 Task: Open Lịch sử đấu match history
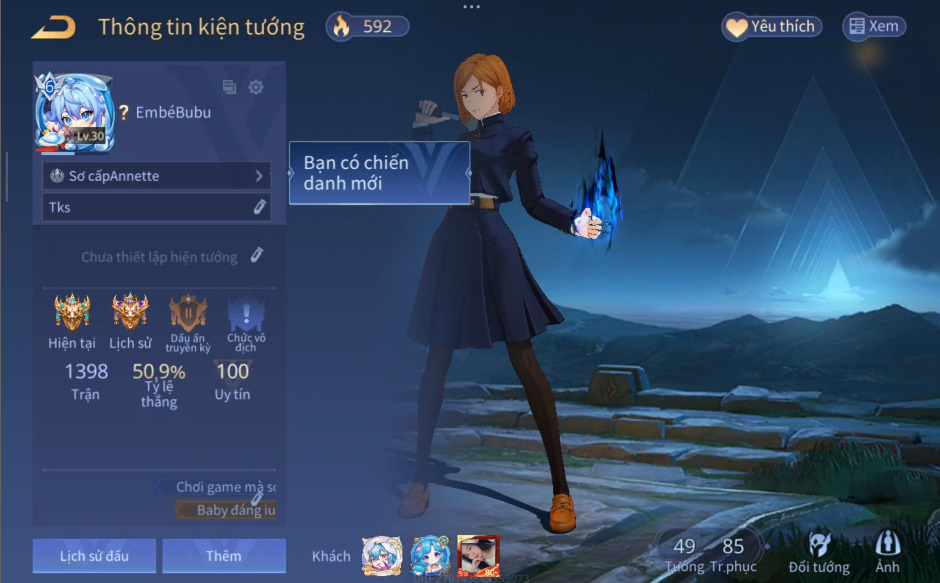(94, 556)
